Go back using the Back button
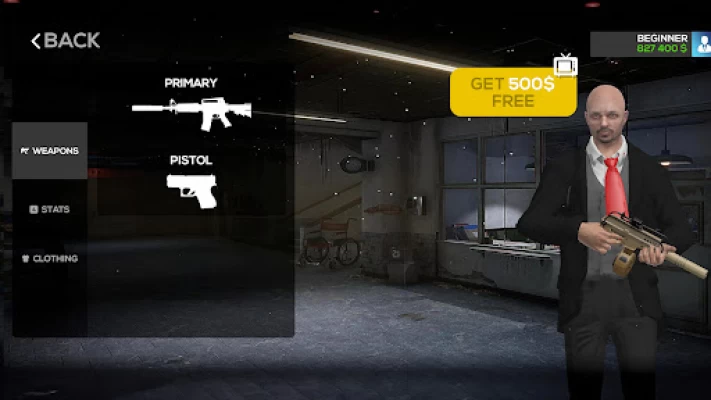Viewport: 711px width, 400px height. (x=65, y=41)
